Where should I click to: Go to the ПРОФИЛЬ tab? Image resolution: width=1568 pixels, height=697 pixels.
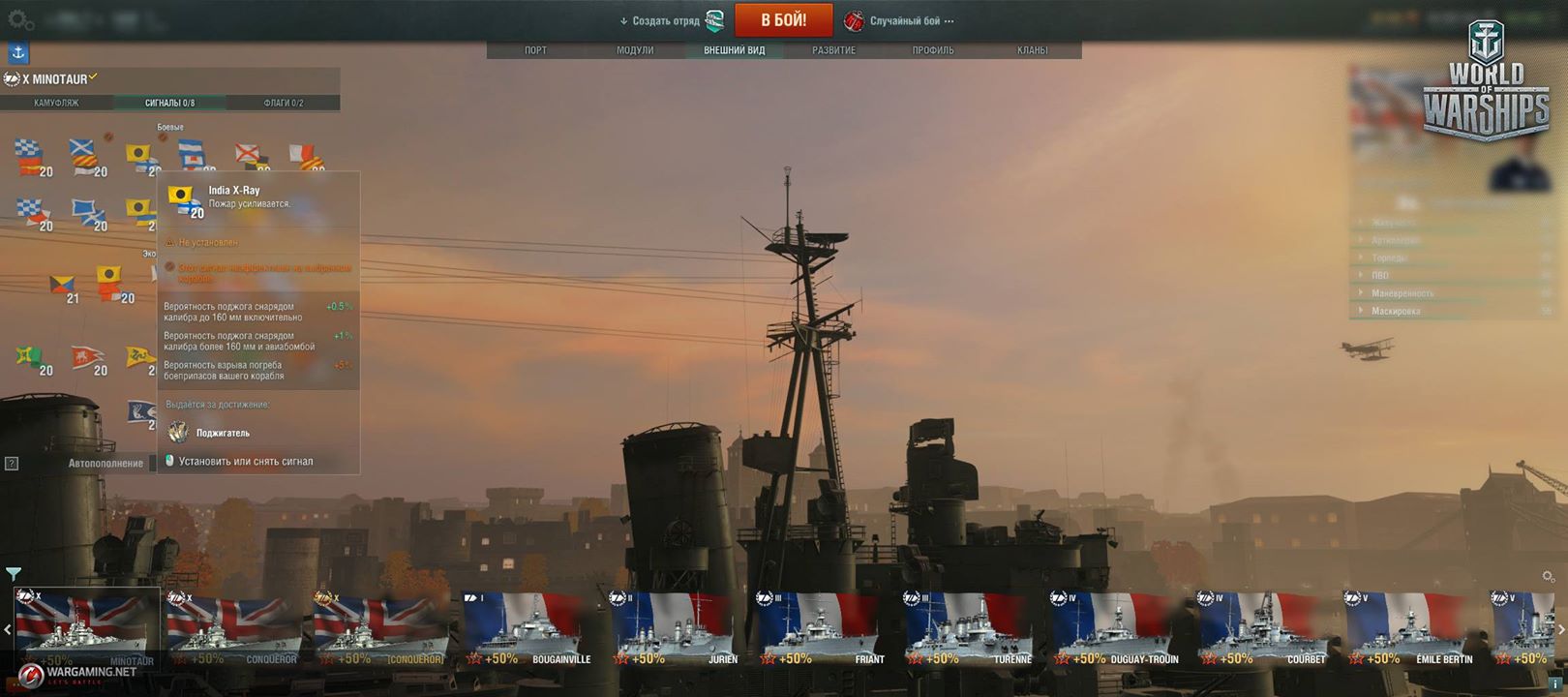coord(932,50)
